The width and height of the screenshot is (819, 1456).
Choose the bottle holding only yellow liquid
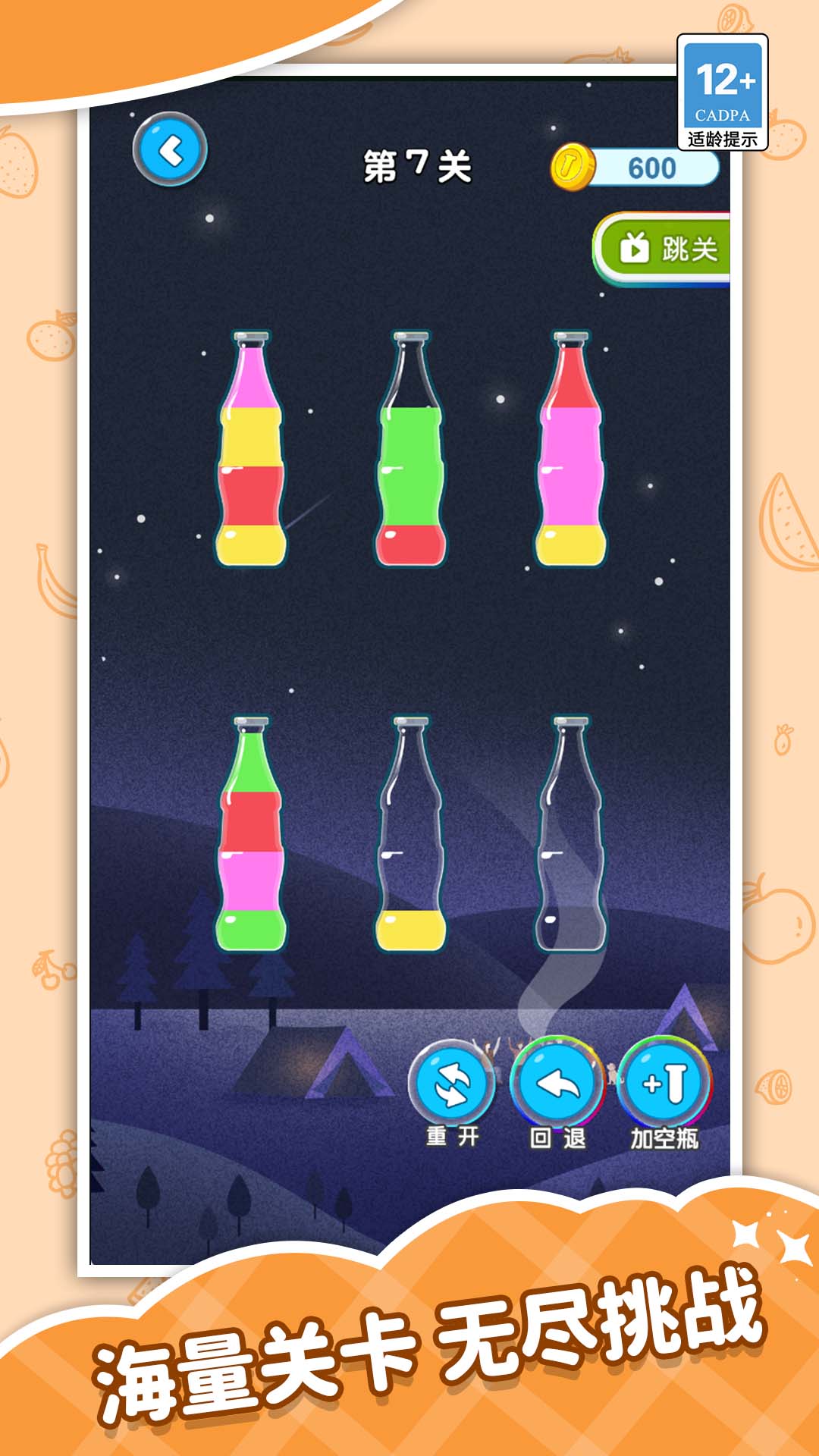click(411, 834)
